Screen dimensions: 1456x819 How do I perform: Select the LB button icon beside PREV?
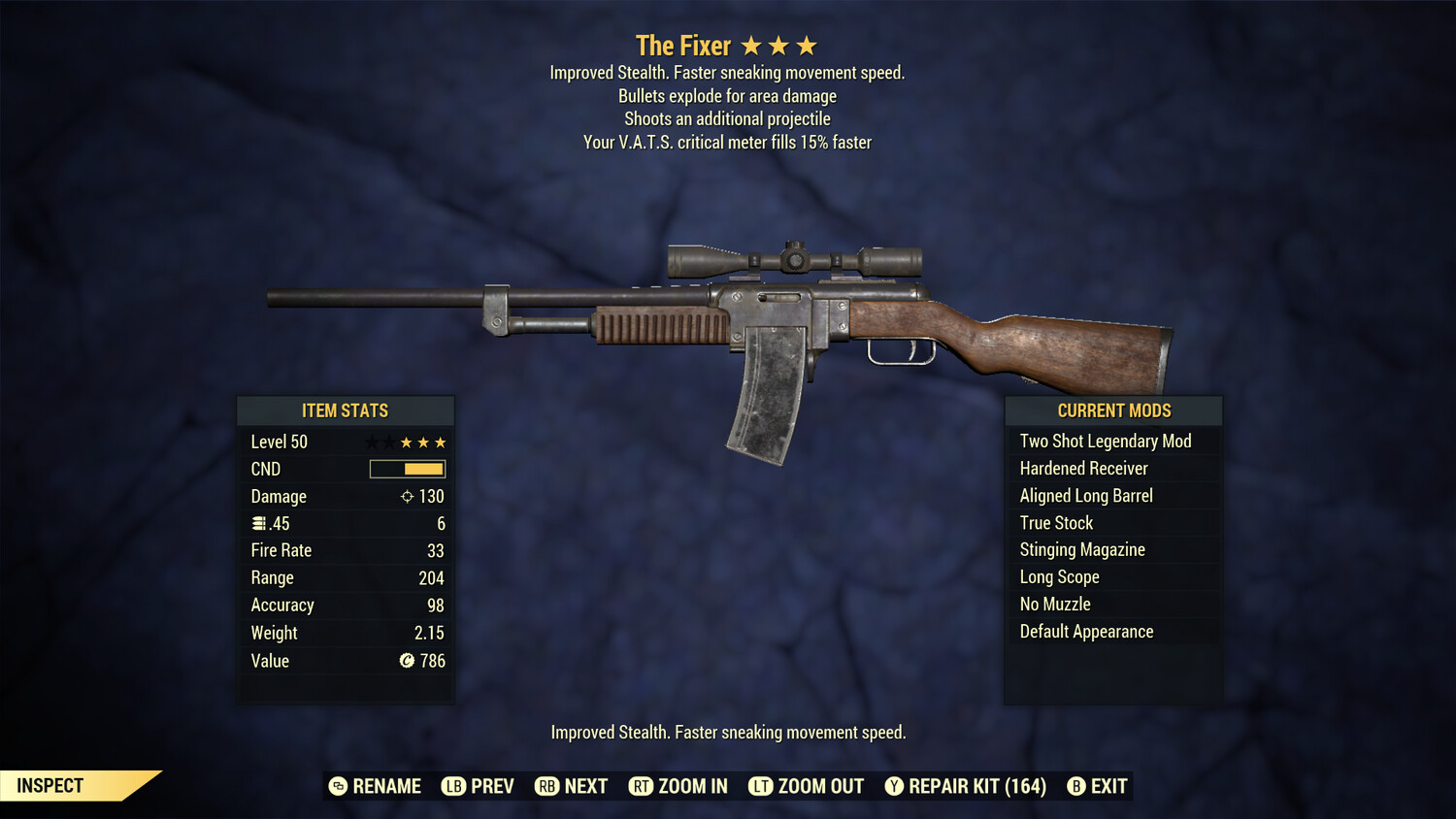(x=452, y=786)
